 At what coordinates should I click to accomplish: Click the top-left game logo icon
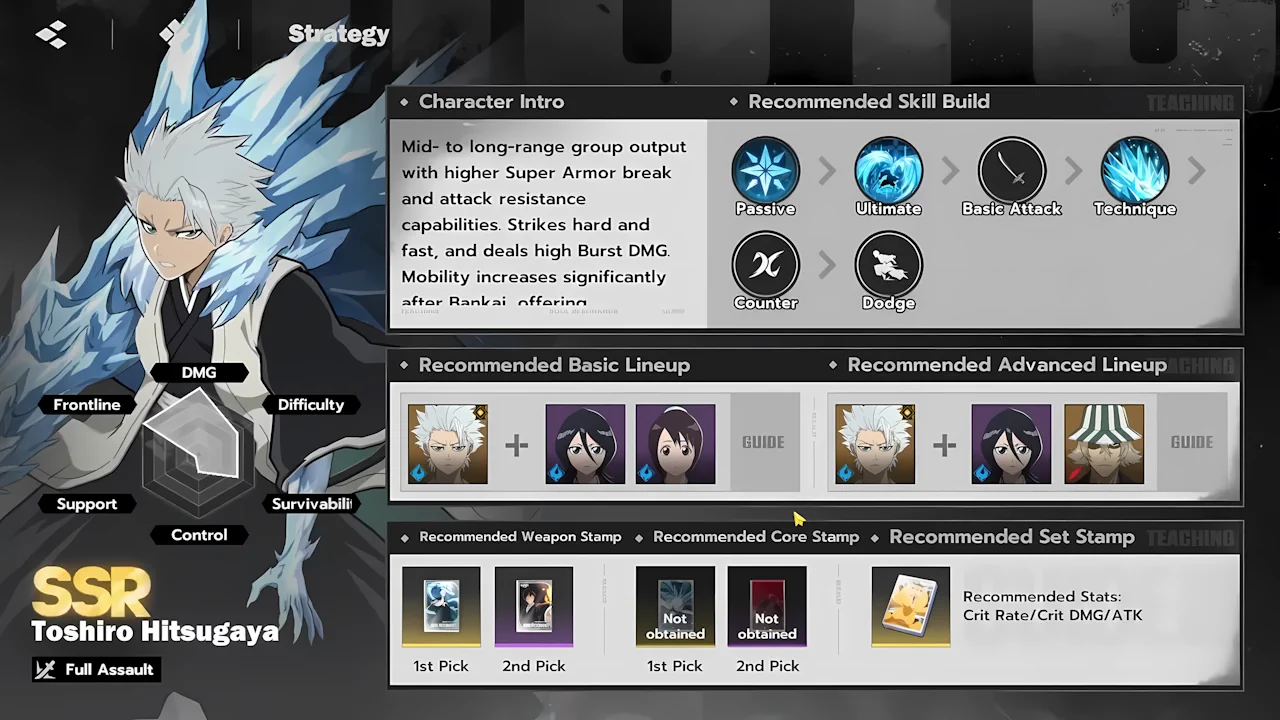51,33
